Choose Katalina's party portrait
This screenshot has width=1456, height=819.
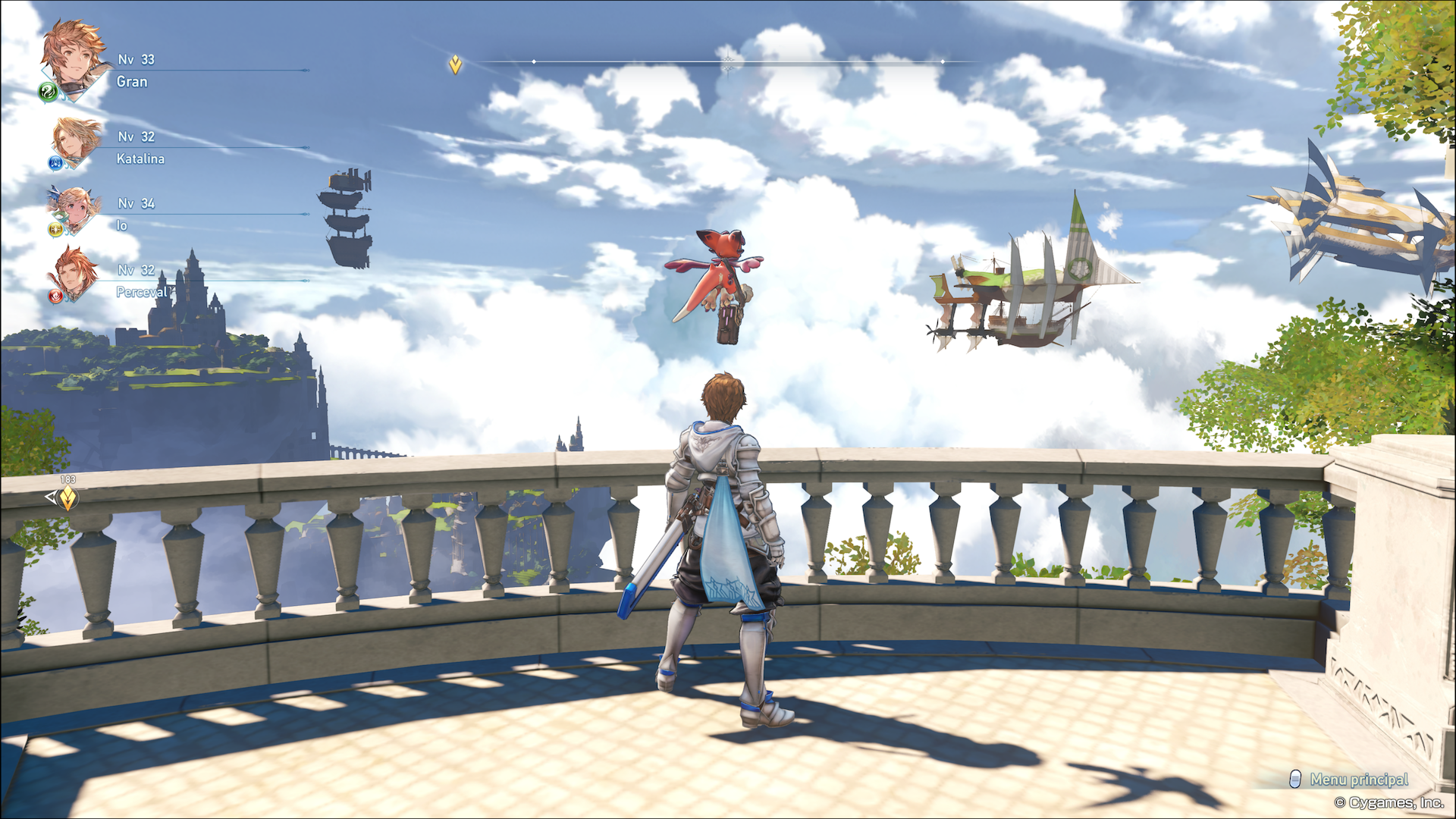[x=76, y=142]
